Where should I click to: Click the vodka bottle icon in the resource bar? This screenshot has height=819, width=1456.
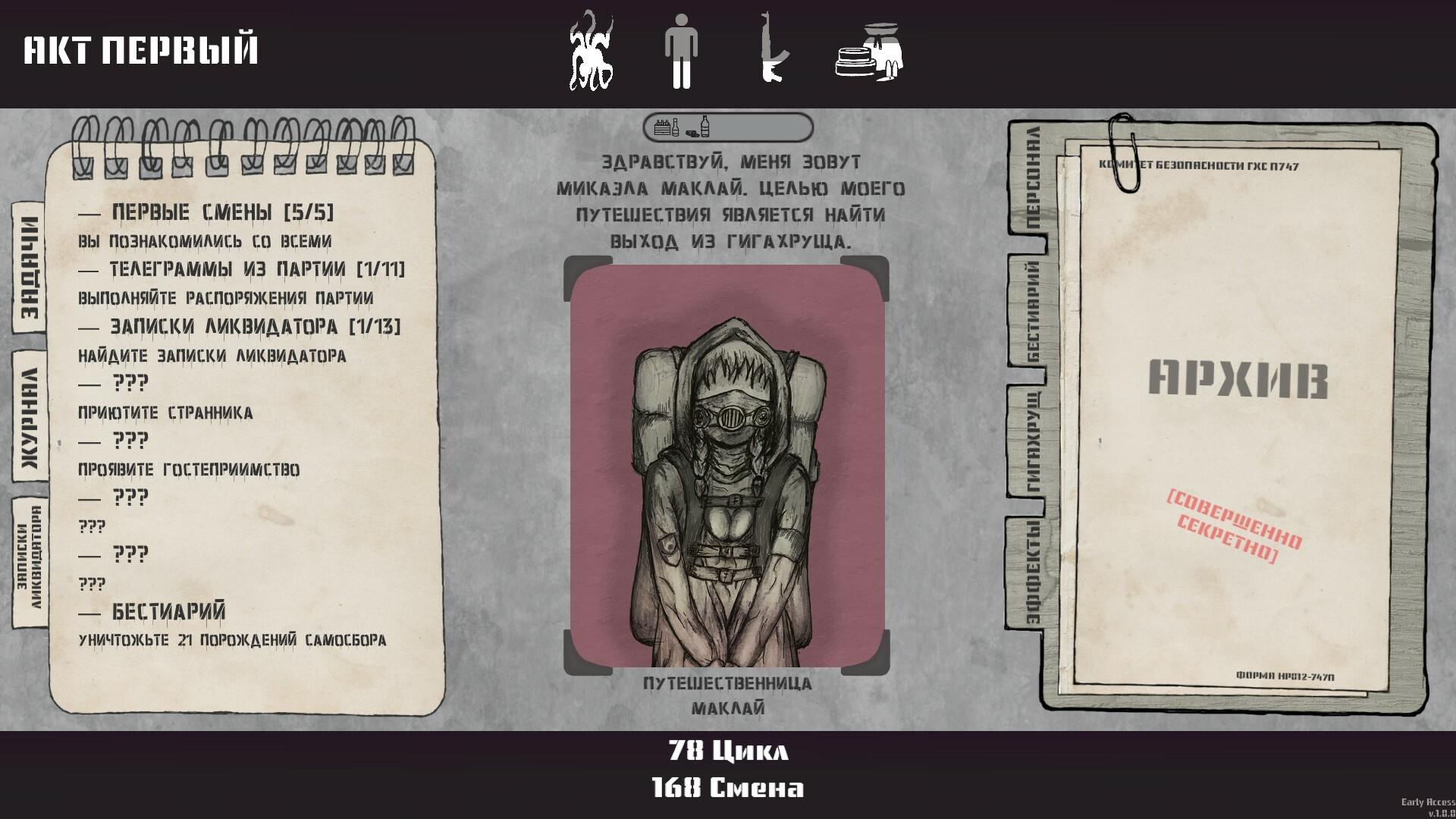point(707,126)
